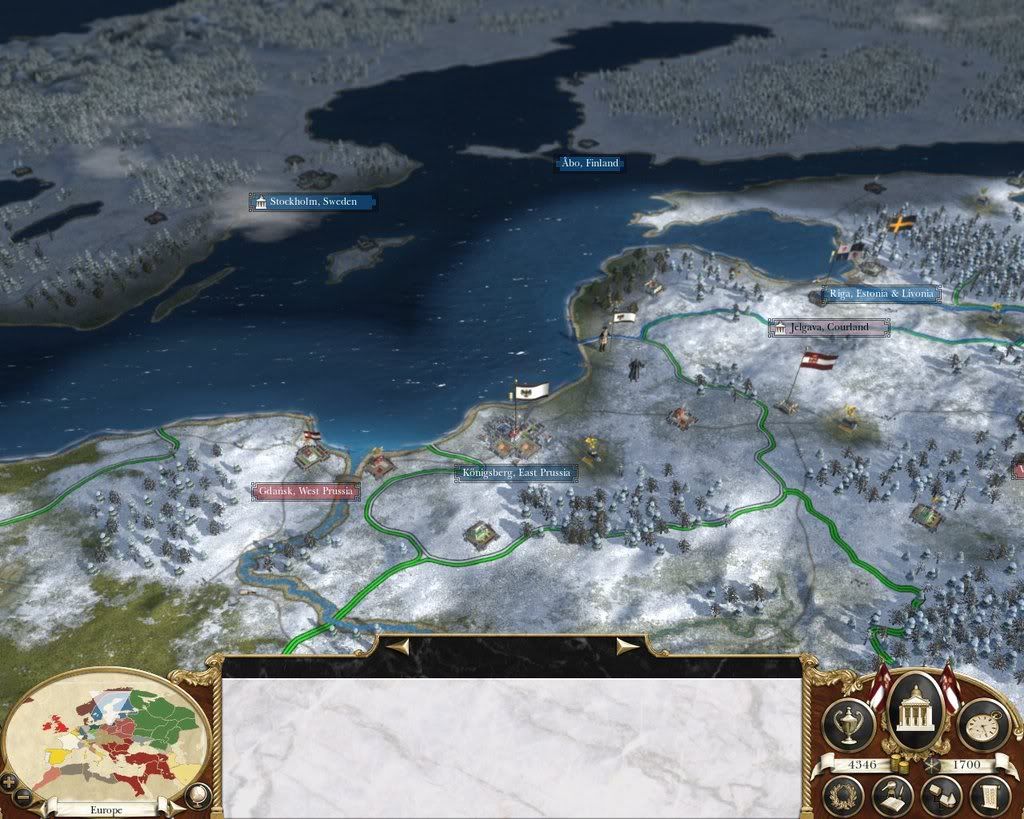Zoom in with the minimap plus button

(9, 780)
